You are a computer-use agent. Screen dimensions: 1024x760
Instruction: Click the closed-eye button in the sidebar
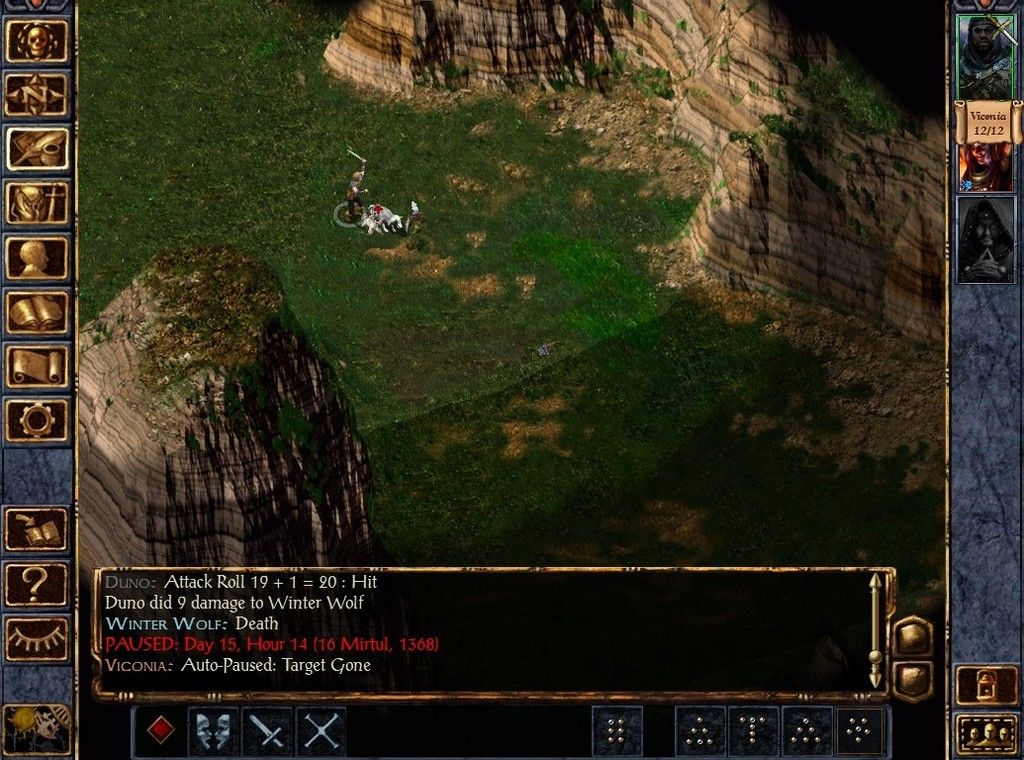click(x=37, y=638)
